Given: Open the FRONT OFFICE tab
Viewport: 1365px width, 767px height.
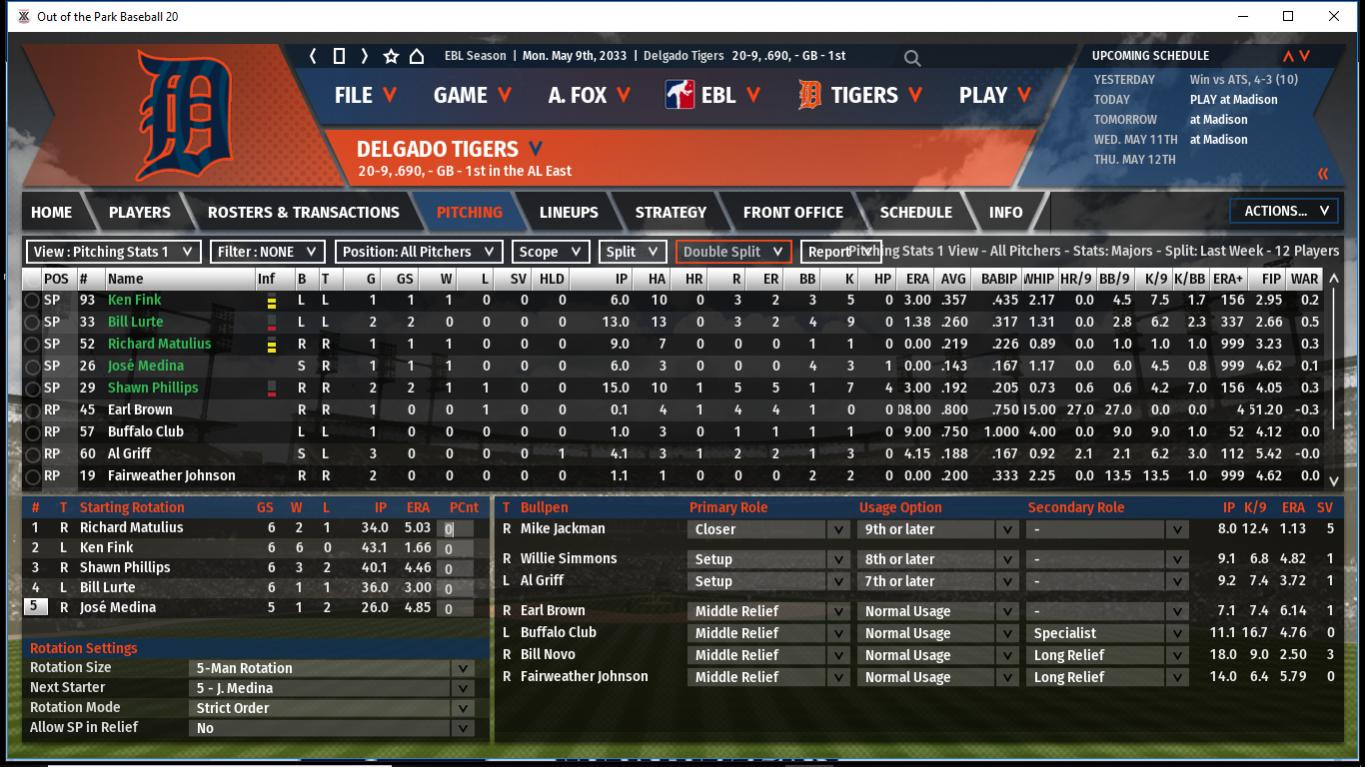Looking at the screenshot, I should click(x=793, y=212).
